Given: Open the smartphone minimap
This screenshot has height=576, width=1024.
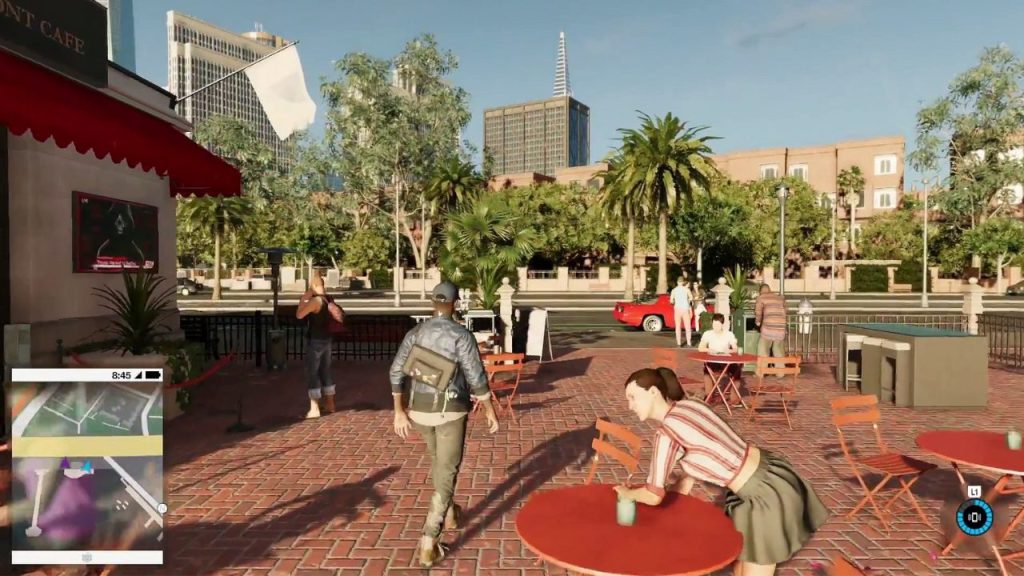Looking at the screenshot, I should (86, 465).
